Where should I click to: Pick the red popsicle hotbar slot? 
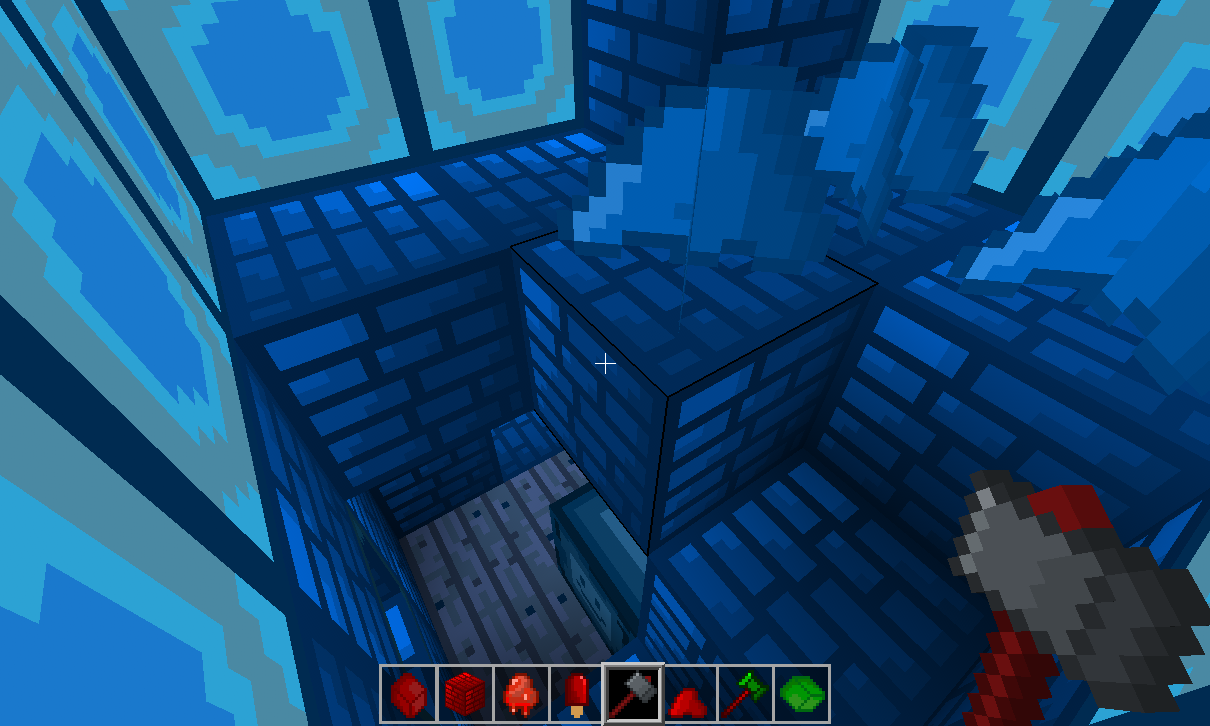point(577,692)
